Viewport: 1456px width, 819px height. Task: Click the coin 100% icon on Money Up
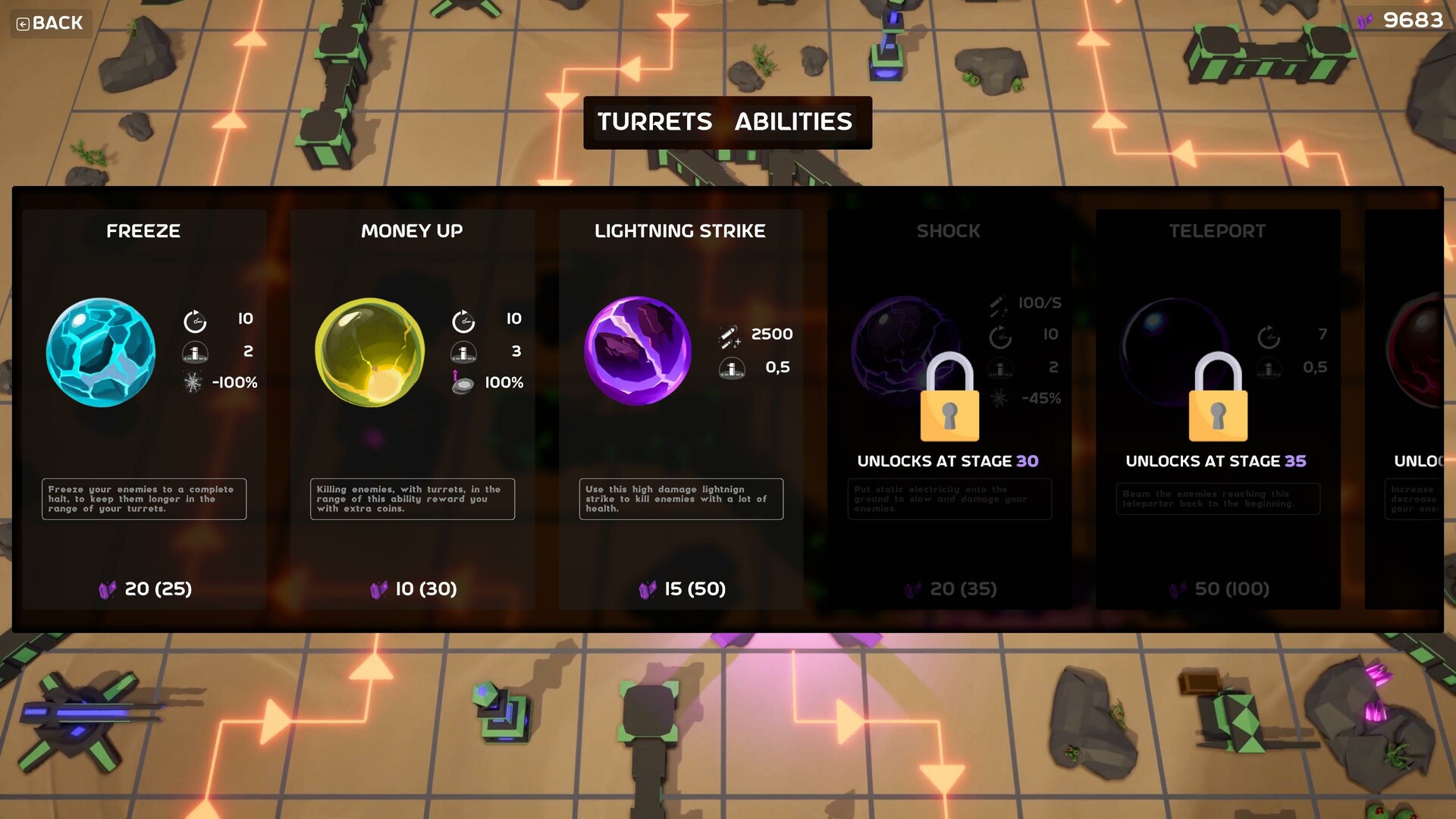pyautogui.click(x=463, y=383)
